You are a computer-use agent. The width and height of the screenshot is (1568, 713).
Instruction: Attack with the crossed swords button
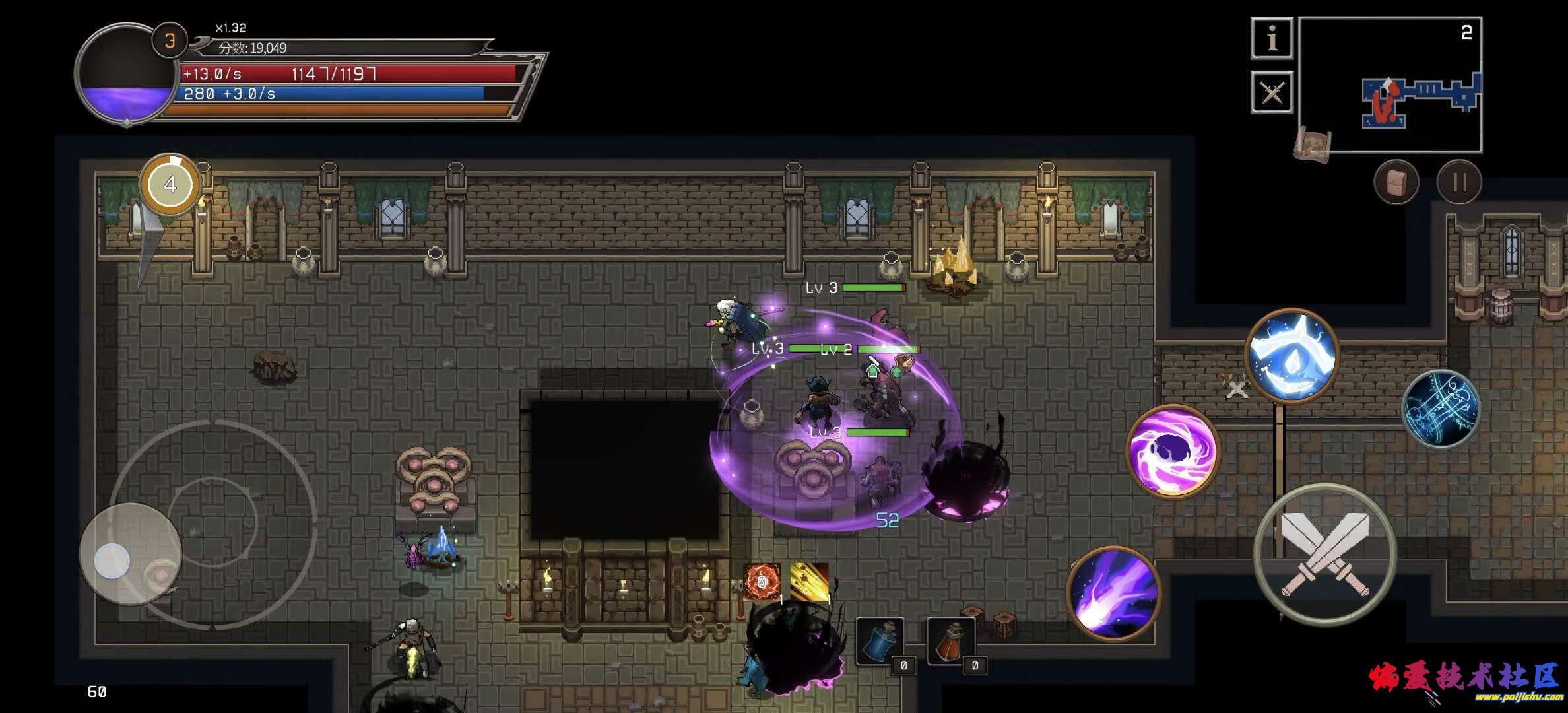pyautogui.click(x=1325, y=555)
